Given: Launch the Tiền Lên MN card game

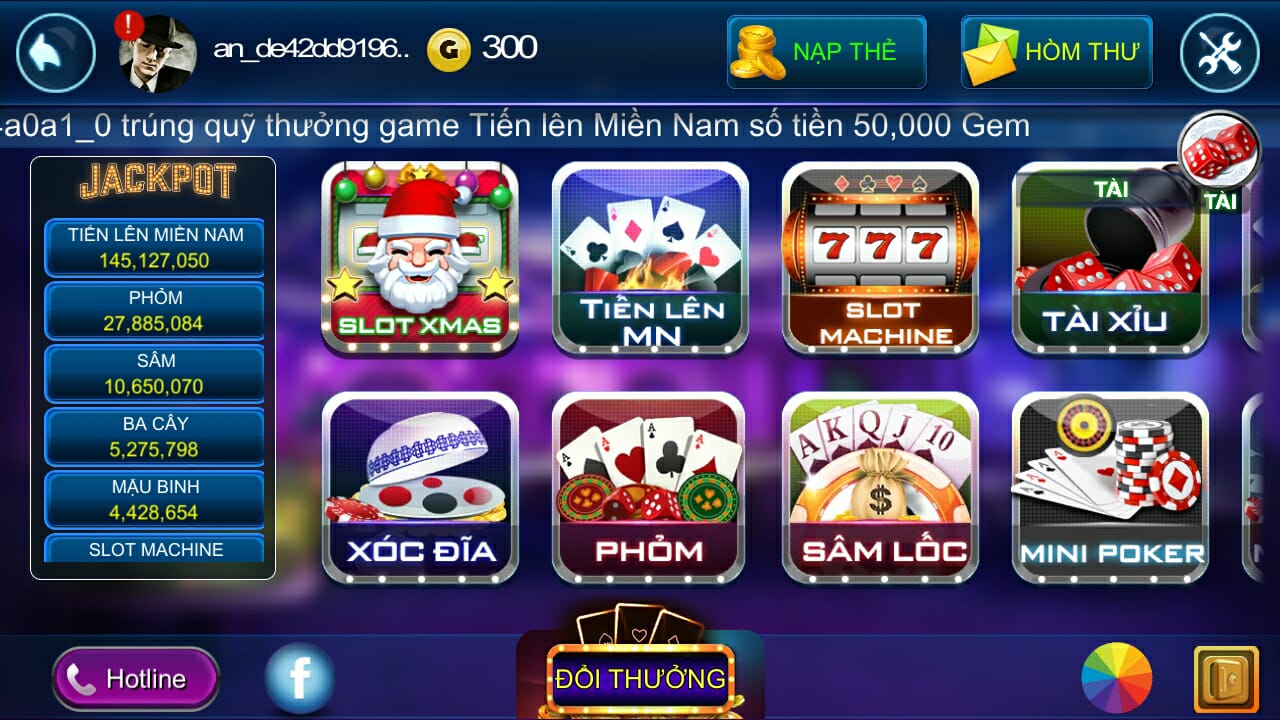Looking at the screenshot, I should [649, 258].
